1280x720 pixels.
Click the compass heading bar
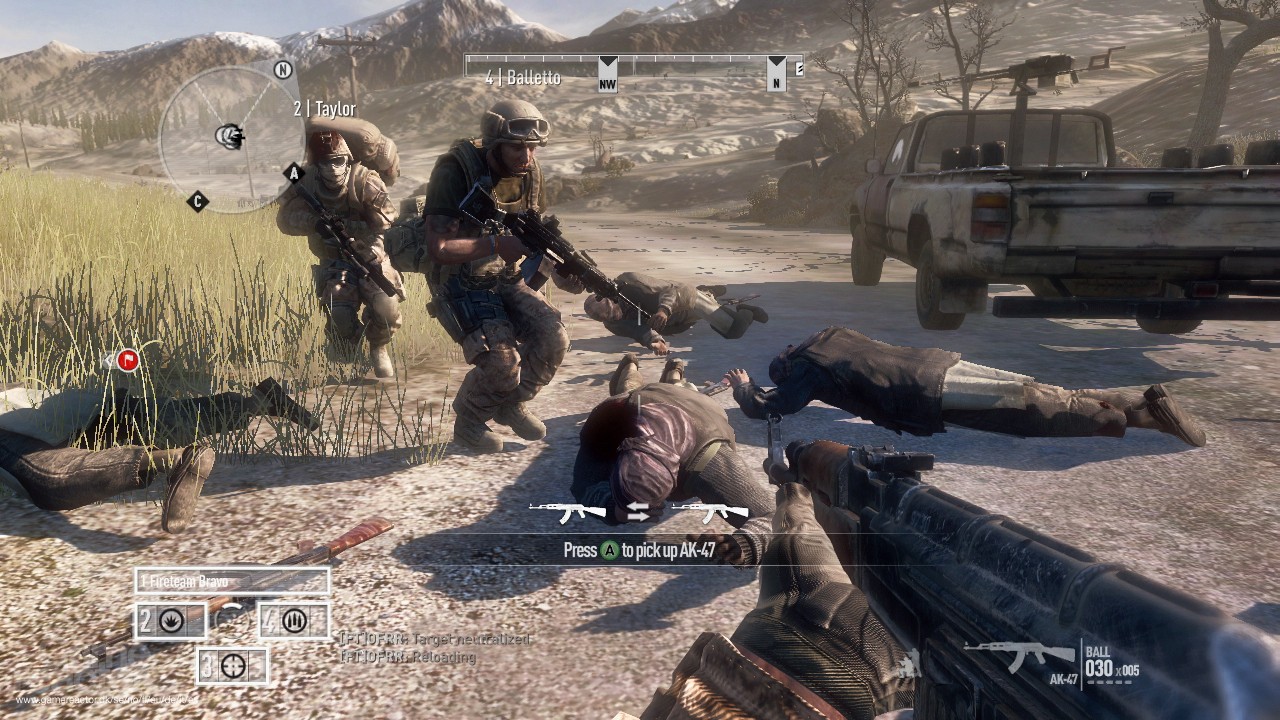coord(634,70)
